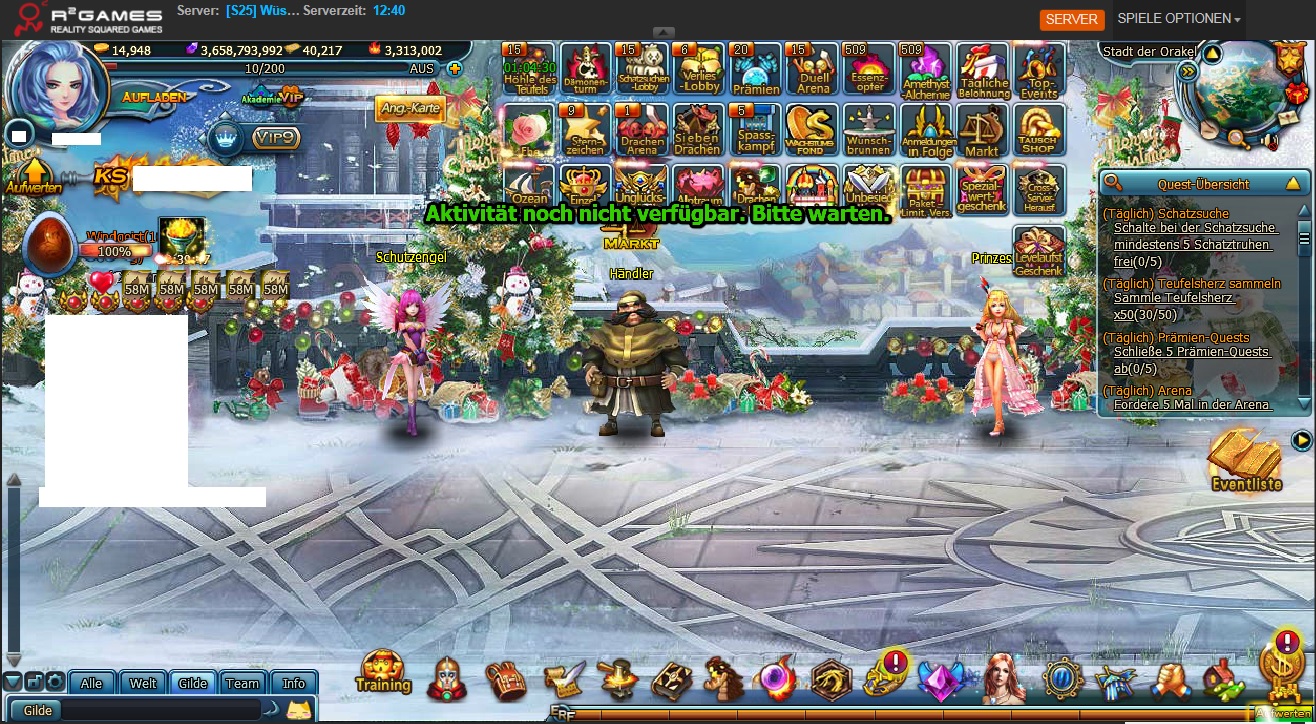1316x724 pixels.
Task: Open the Wunschbrunnen
Action: tap(869, 131)
